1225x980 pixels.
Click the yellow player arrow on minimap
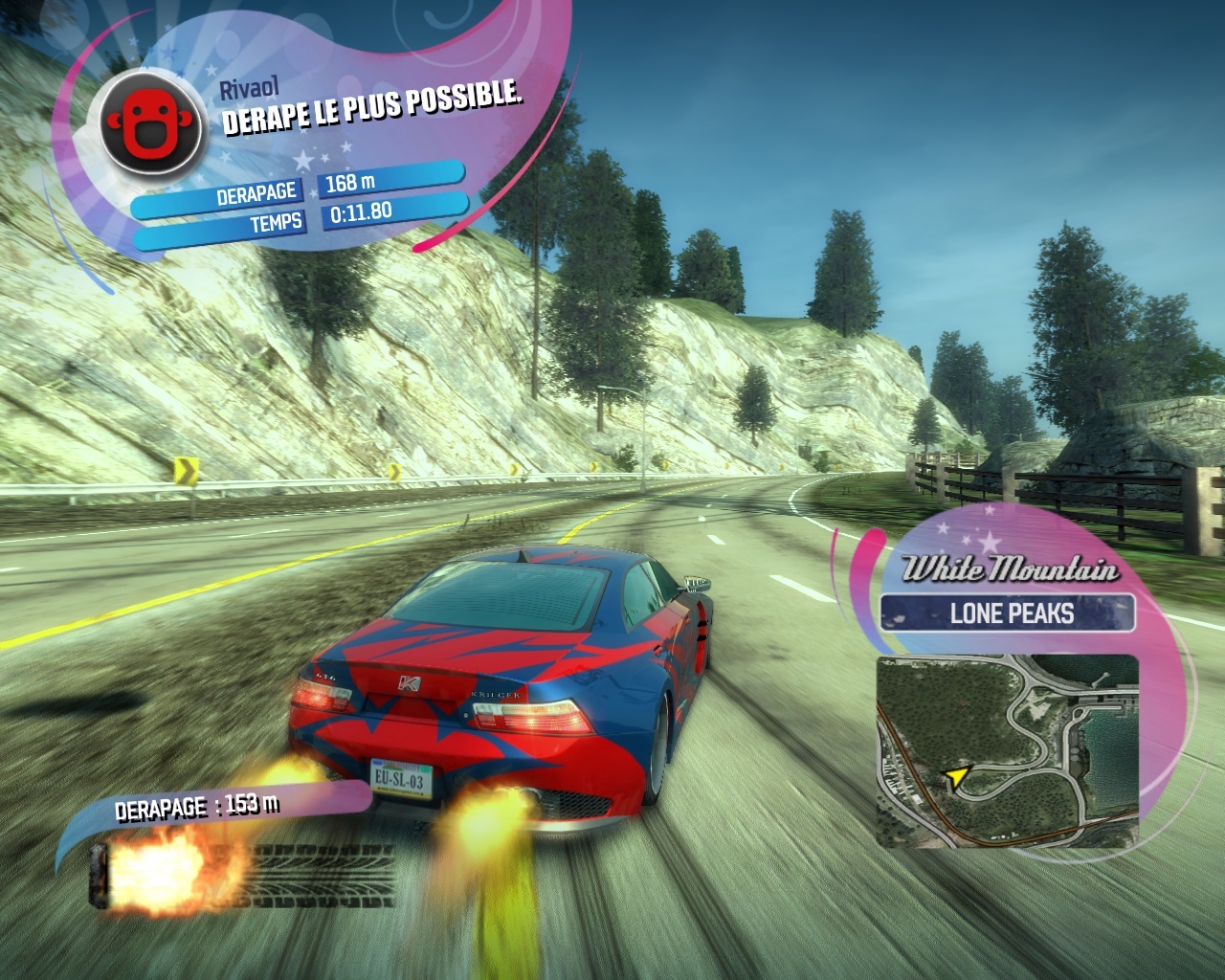(x=954, y=776)
